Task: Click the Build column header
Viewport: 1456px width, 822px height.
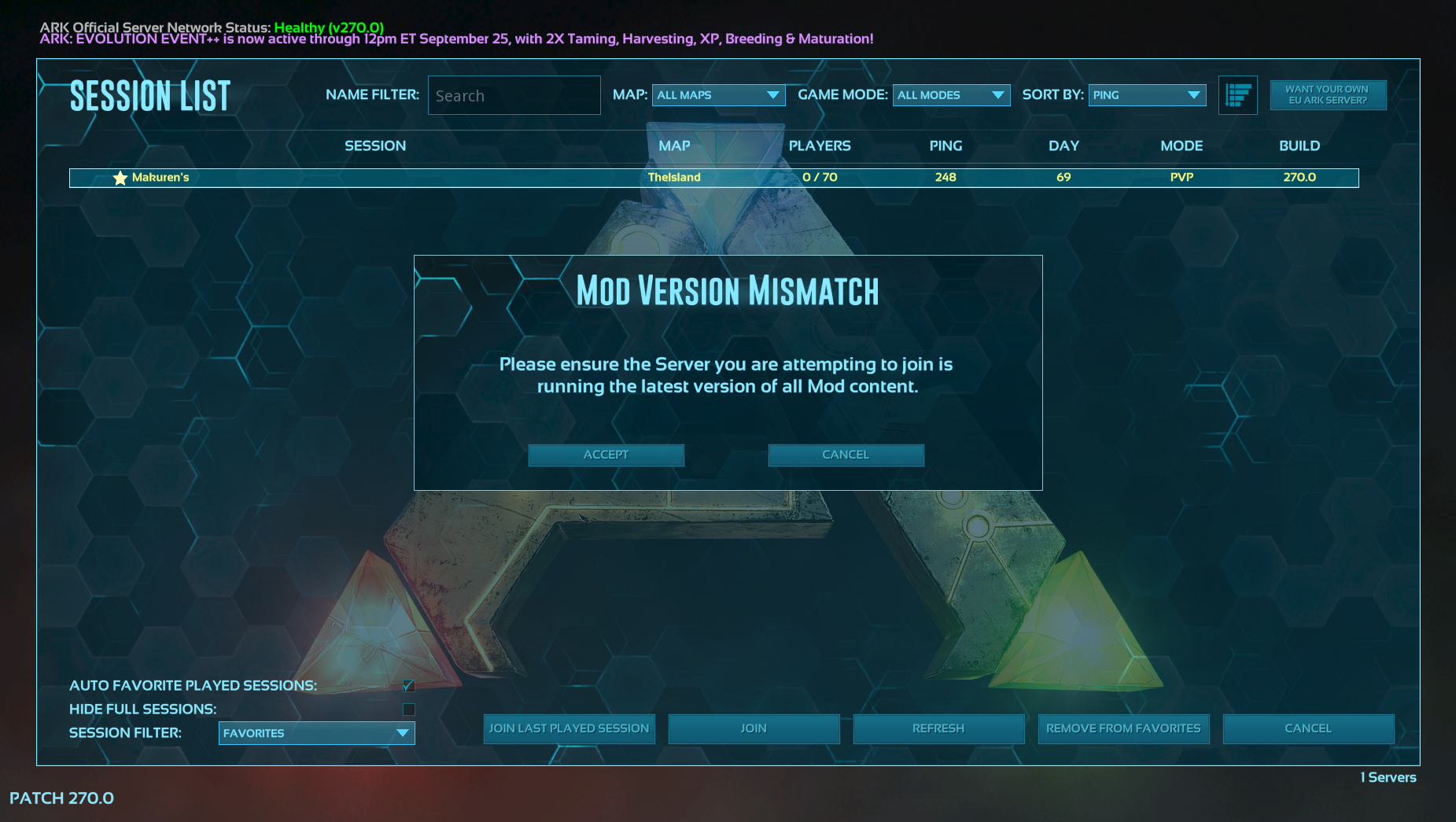Action: [1299, 146]
